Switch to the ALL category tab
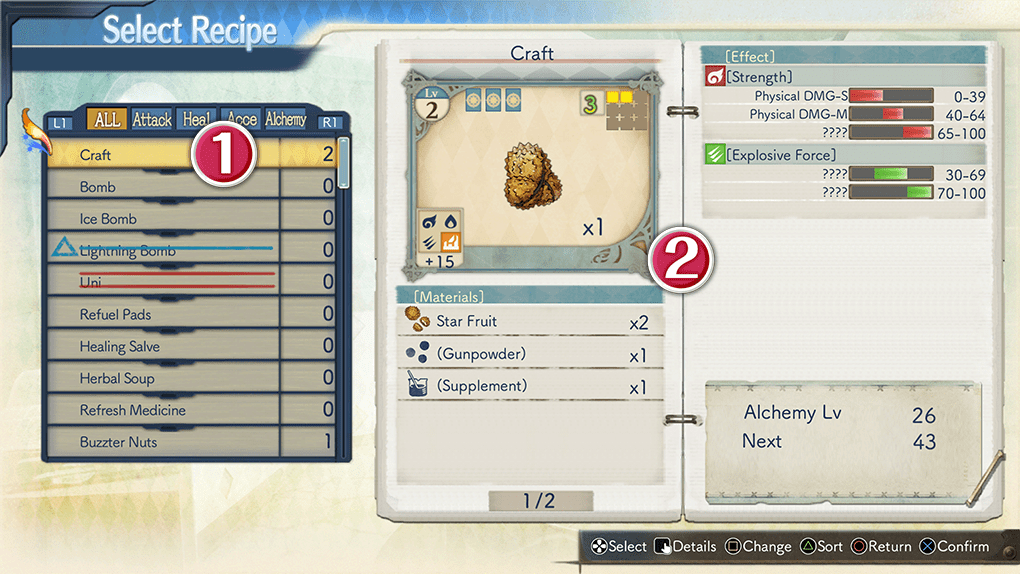The image size is (1020, 574). point(107,120)
